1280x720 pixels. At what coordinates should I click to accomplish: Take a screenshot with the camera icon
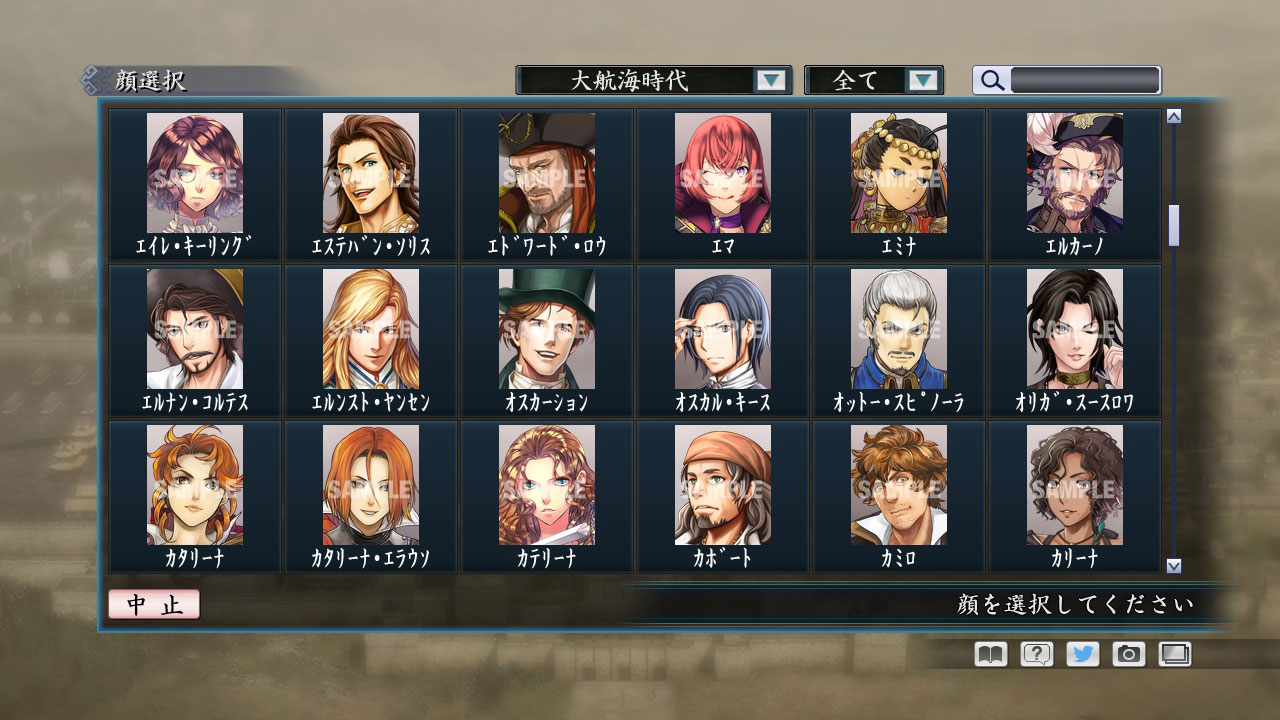(1130, 654)
